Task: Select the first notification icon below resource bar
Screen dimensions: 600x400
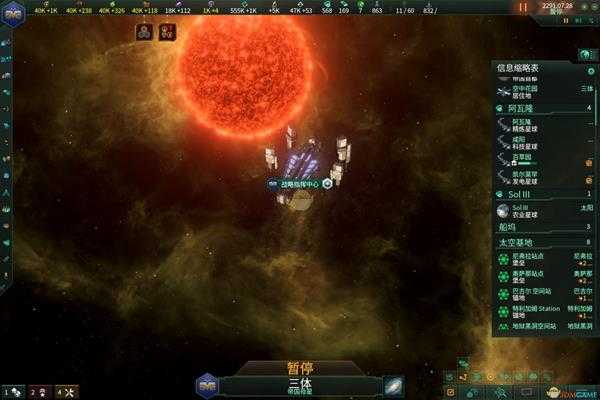Action: [x=143, y=33]
